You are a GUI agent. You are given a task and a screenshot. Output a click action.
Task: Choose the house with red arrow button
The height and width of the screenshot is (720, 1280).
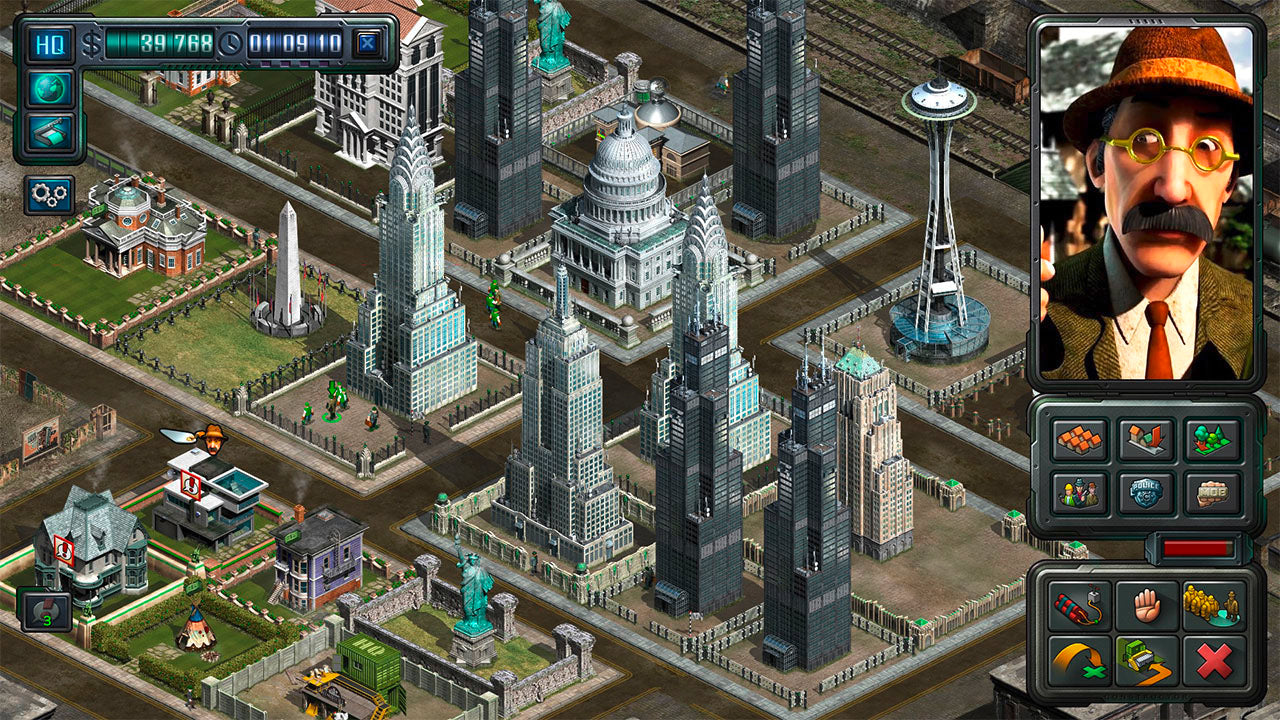coord(1147,438)
